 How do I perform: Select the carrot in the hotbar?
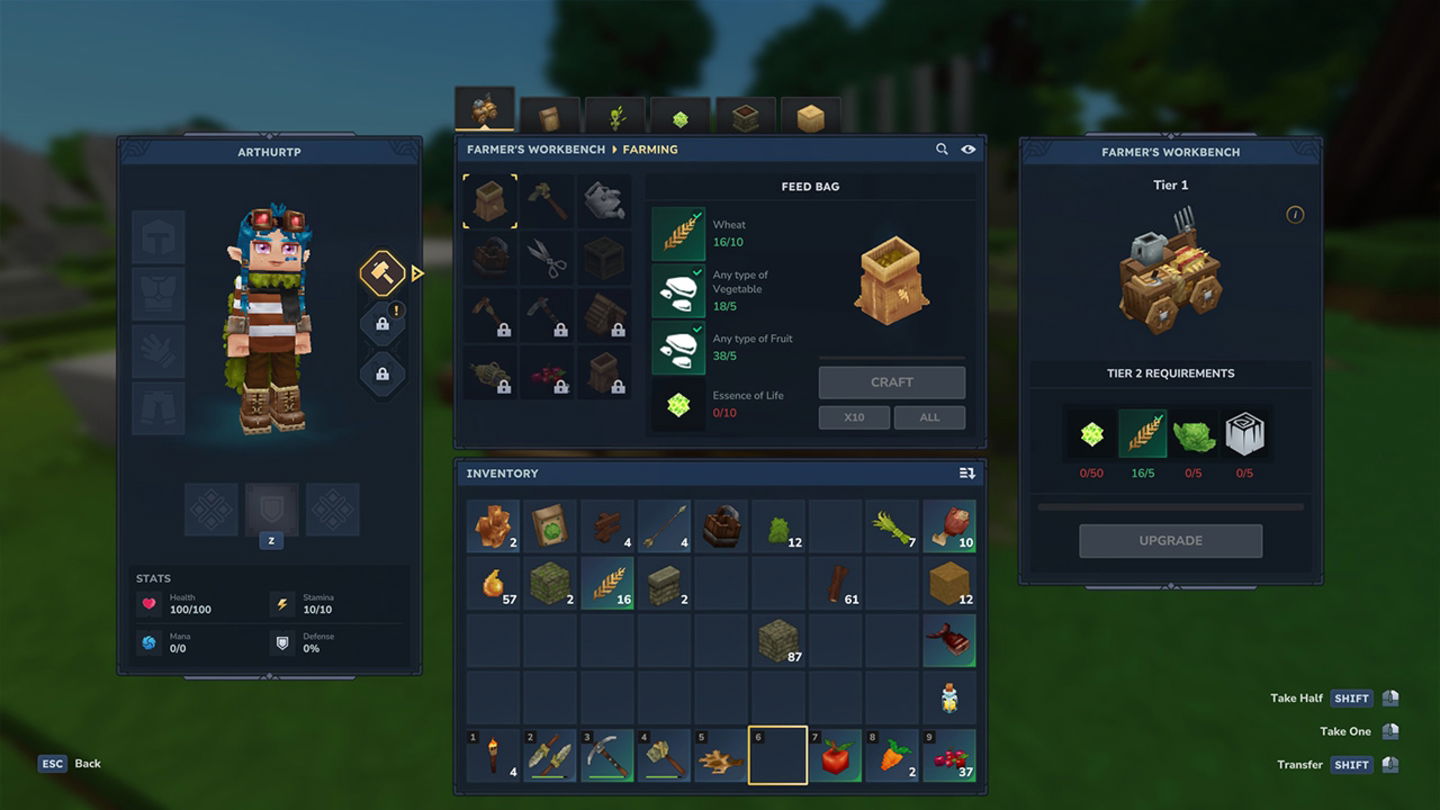tap(893, 757)
